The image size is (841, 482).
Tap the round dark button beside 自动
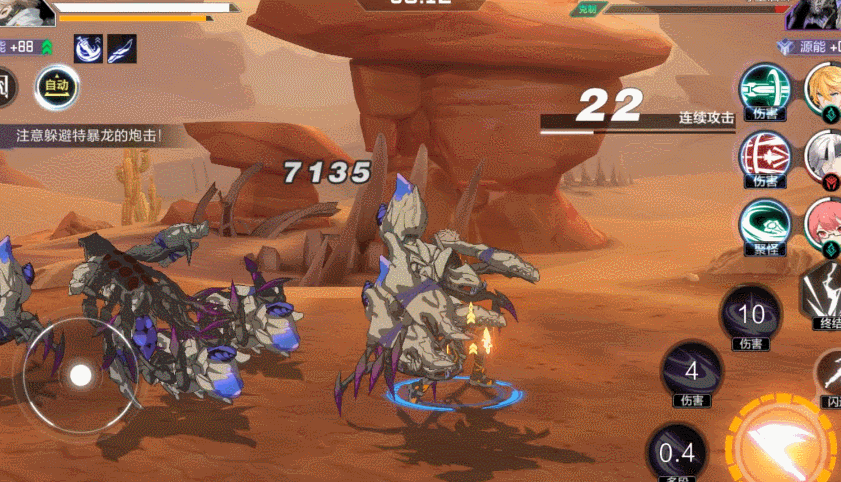[x=8, y=88]
